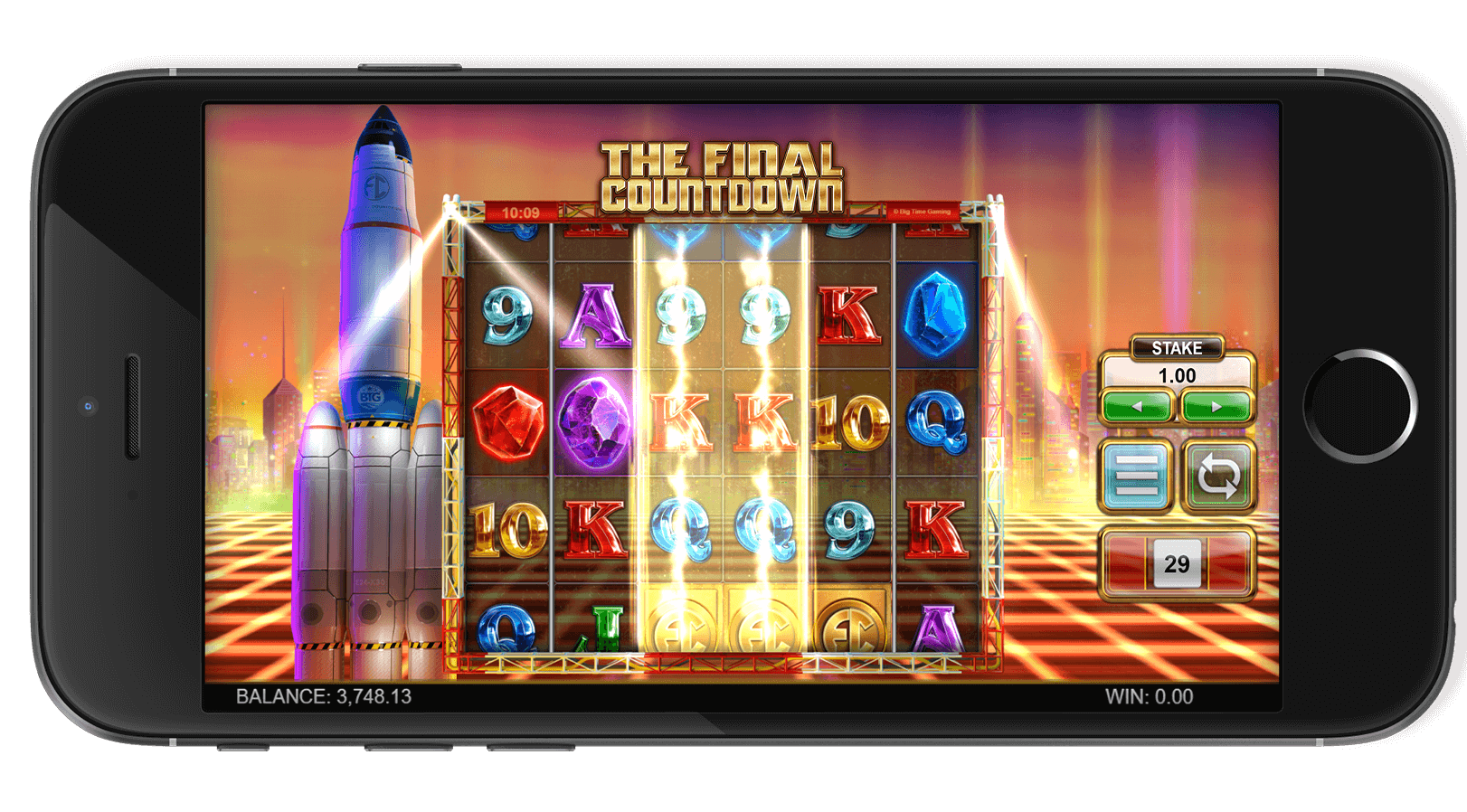
Task: Click the BALANCE readout in the status bar
Action: click(x=323, y=696)
